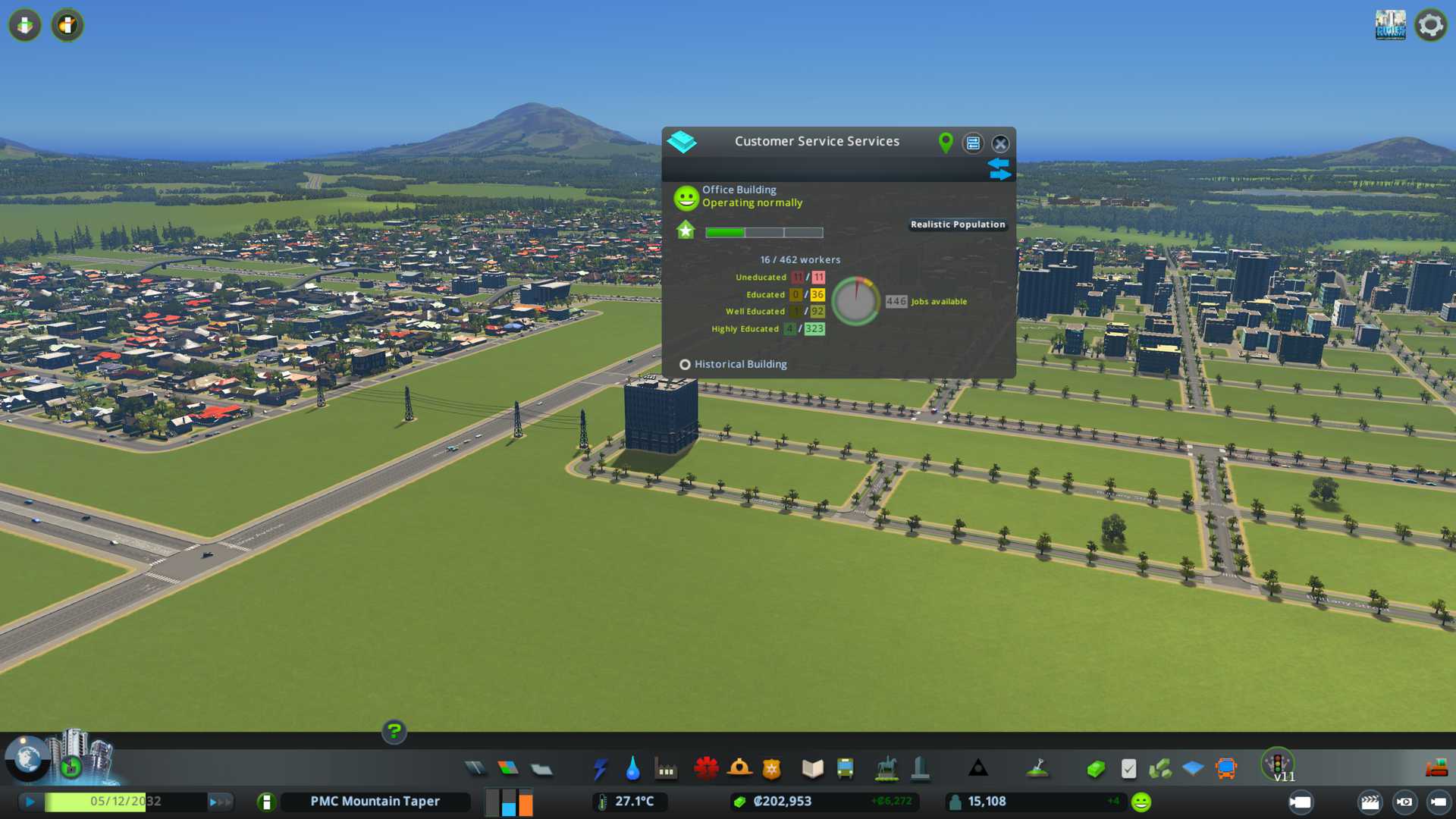Open the Roads build menu
The height and width of the screenshot is (819, 1456).
[475, 769]
